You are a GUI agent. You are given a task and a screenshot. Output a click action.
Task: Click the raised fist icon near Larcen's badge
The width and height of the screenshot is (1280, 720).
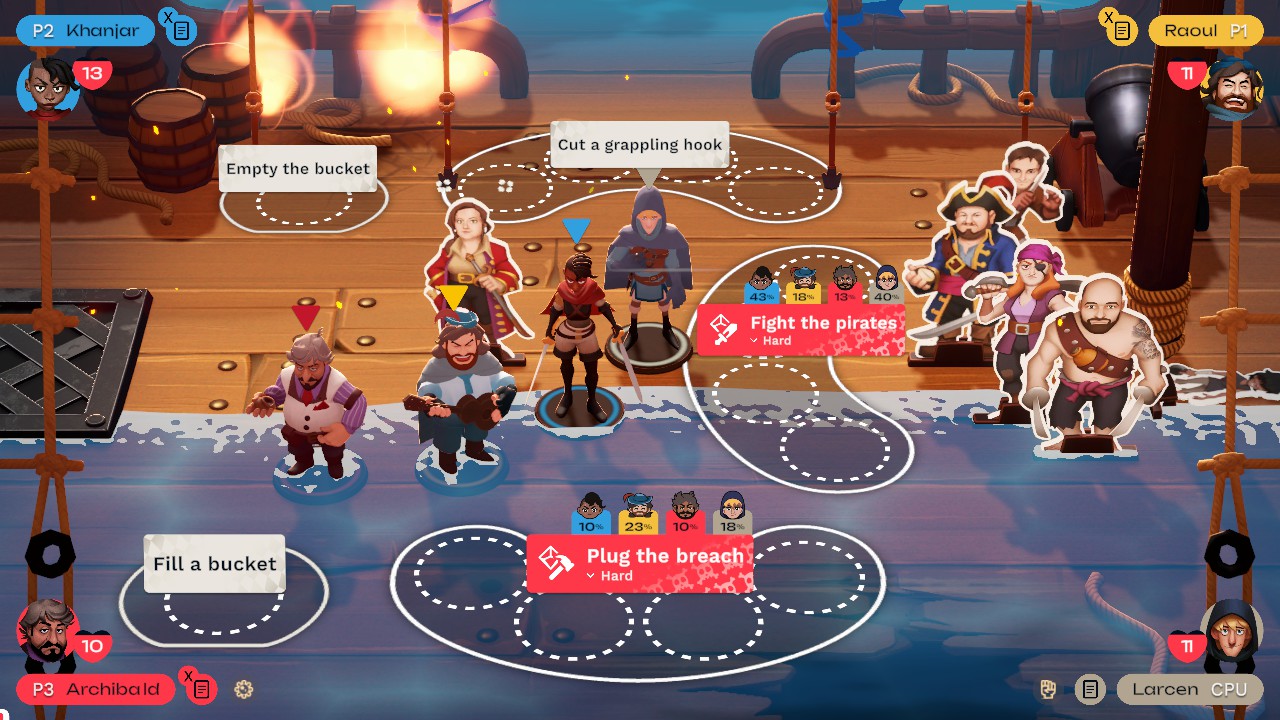coord(1048,689)
